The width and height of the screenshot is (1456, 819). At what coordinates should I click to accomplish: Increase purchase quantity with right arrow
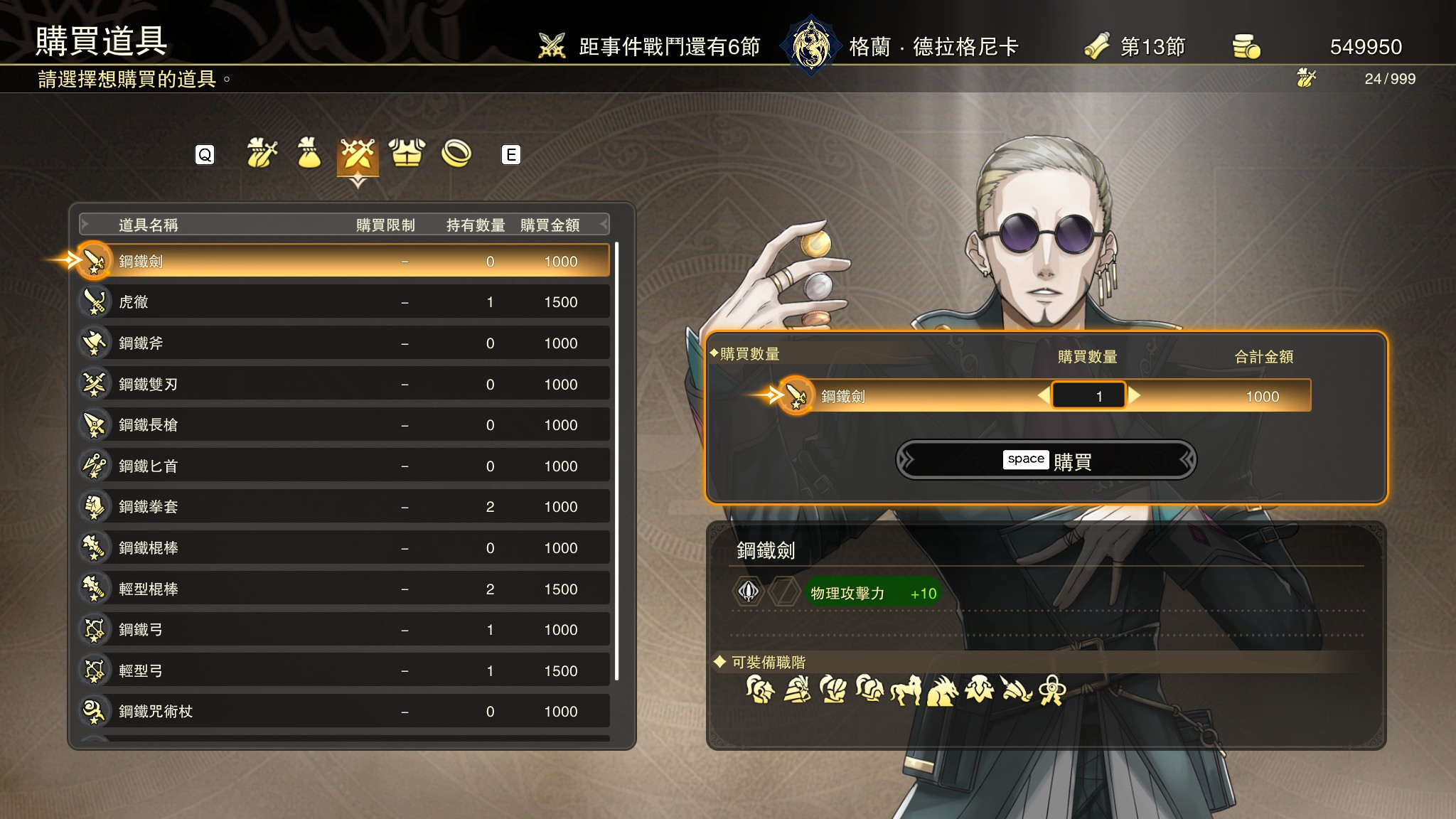[1135, 395]
